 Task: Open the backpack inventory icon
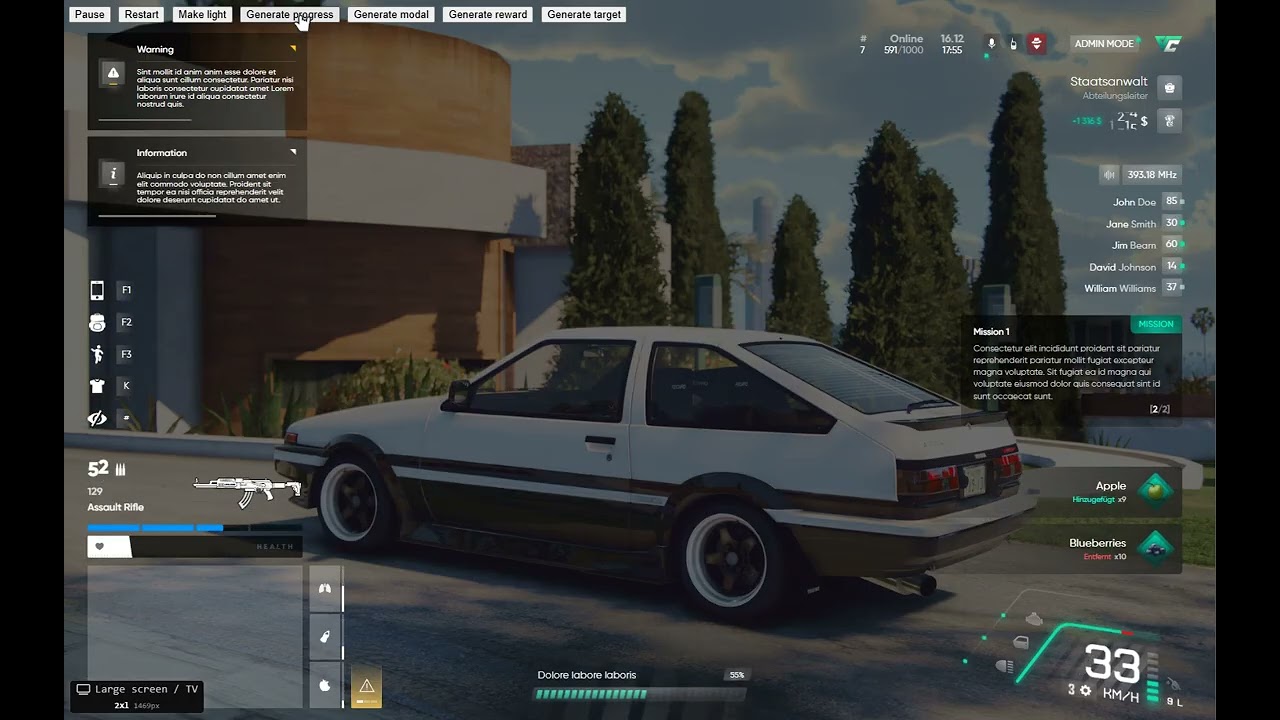[97, 322]
